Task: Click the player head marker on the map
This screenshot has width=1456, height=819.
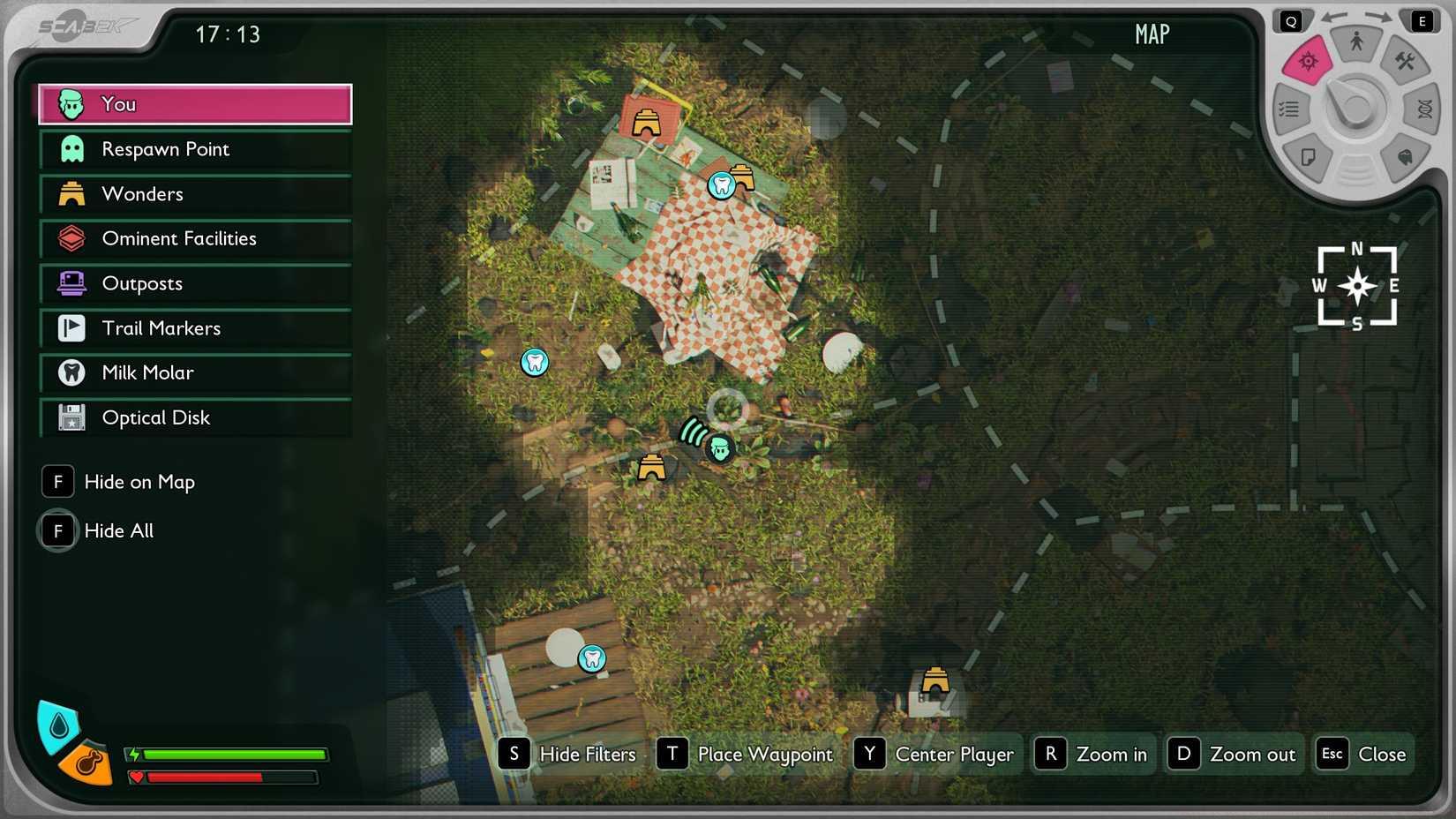Action: click(x=719, y=449)
